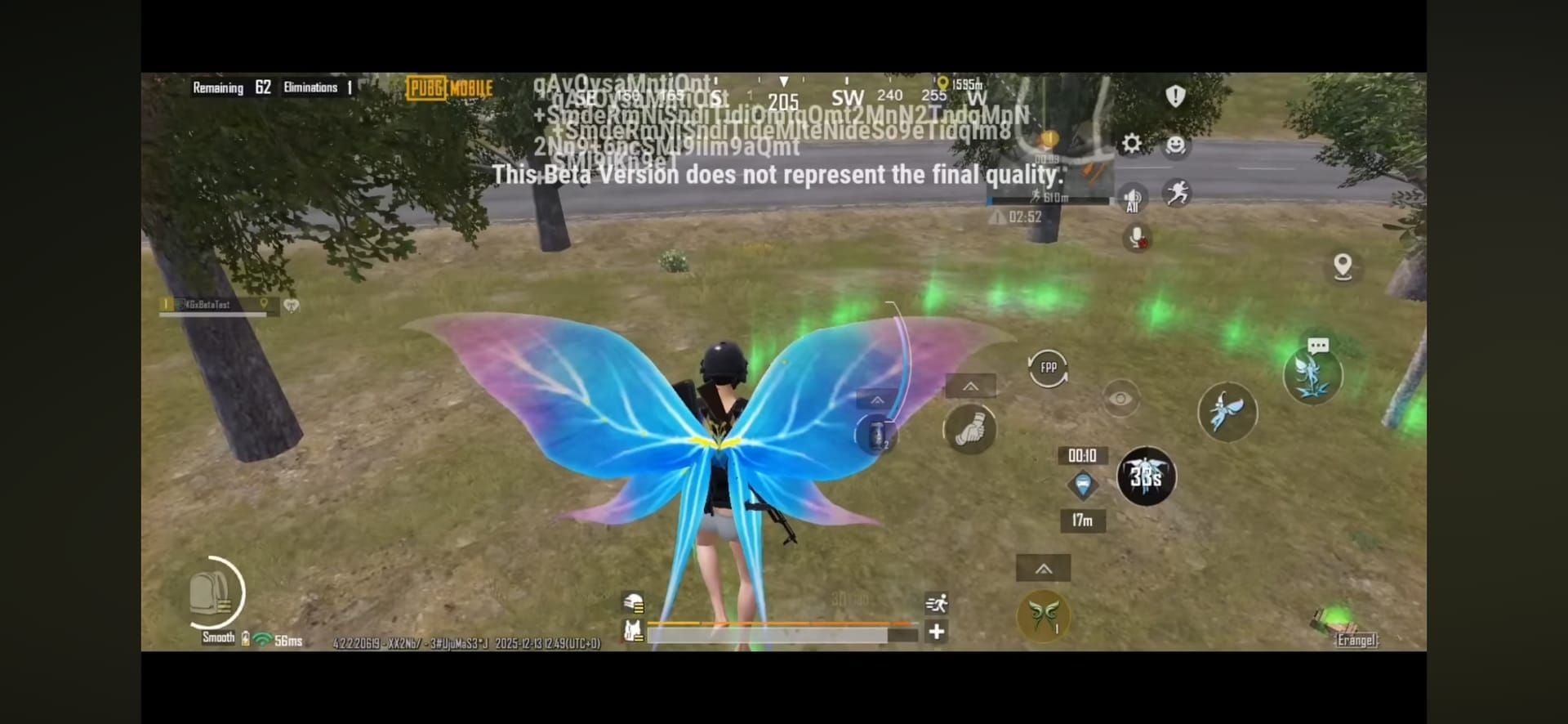This screenshot has width=1568, height=724.
Task: Select the helmet icon near the health bar
Action: click(x=633, y=601)
